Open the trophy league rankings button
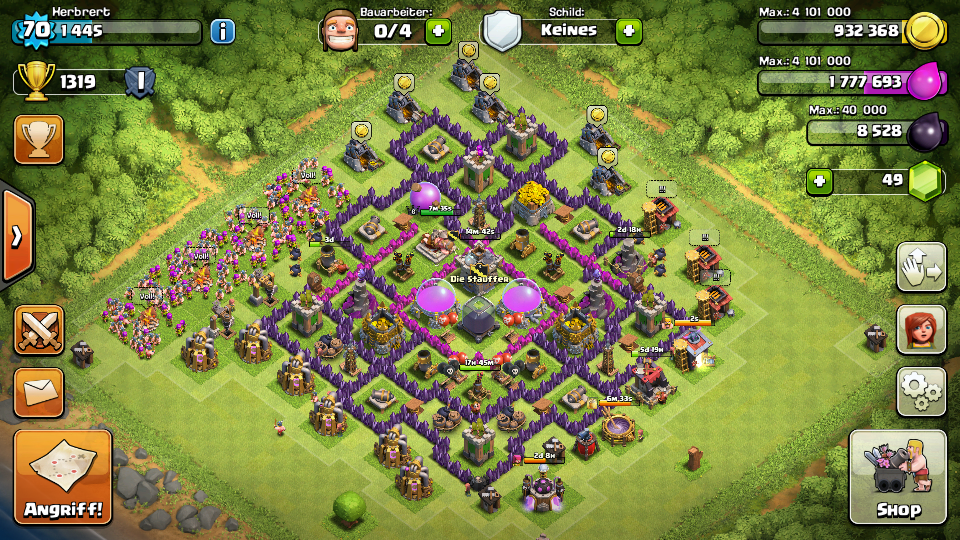960x540 pixels. click(39, 139)
